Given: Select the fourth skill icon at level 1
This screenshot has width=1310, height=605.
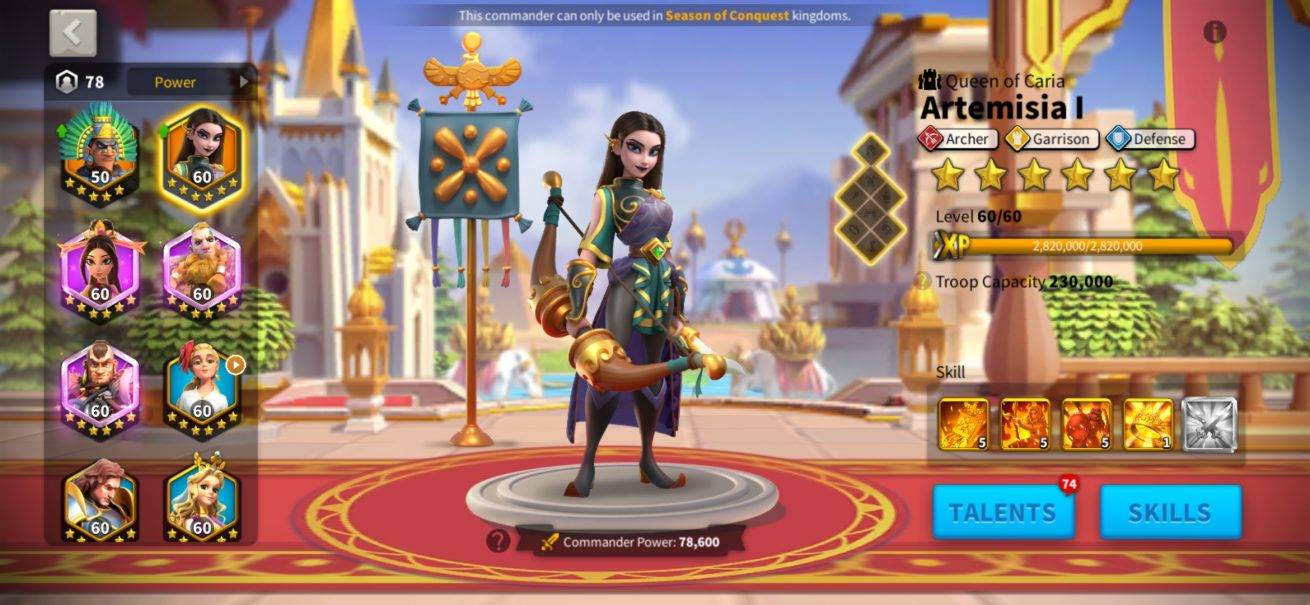Looking at the screenshot, I should coord(1148,424).
